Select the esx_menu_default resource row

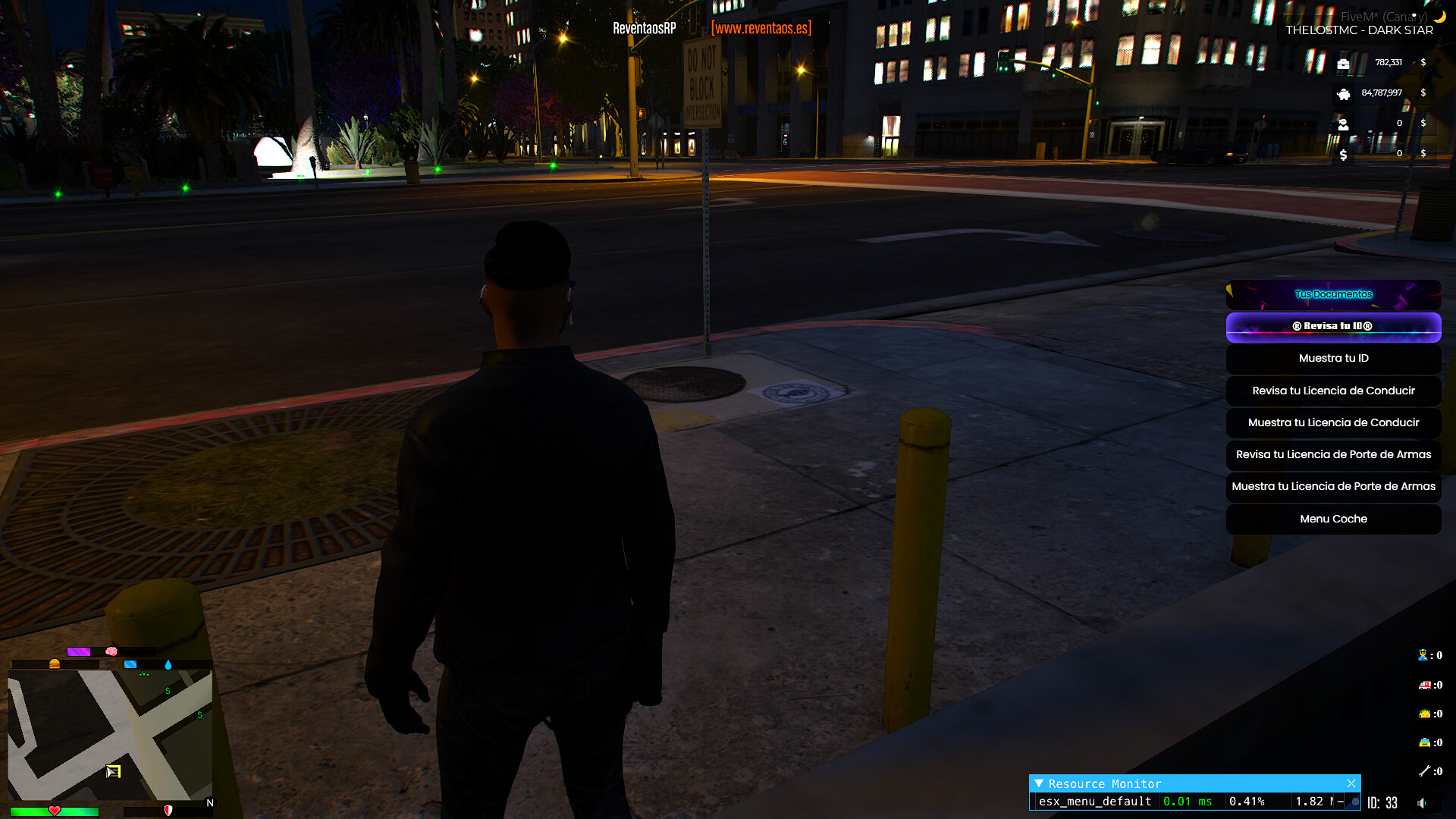(x=1095, y=802)
